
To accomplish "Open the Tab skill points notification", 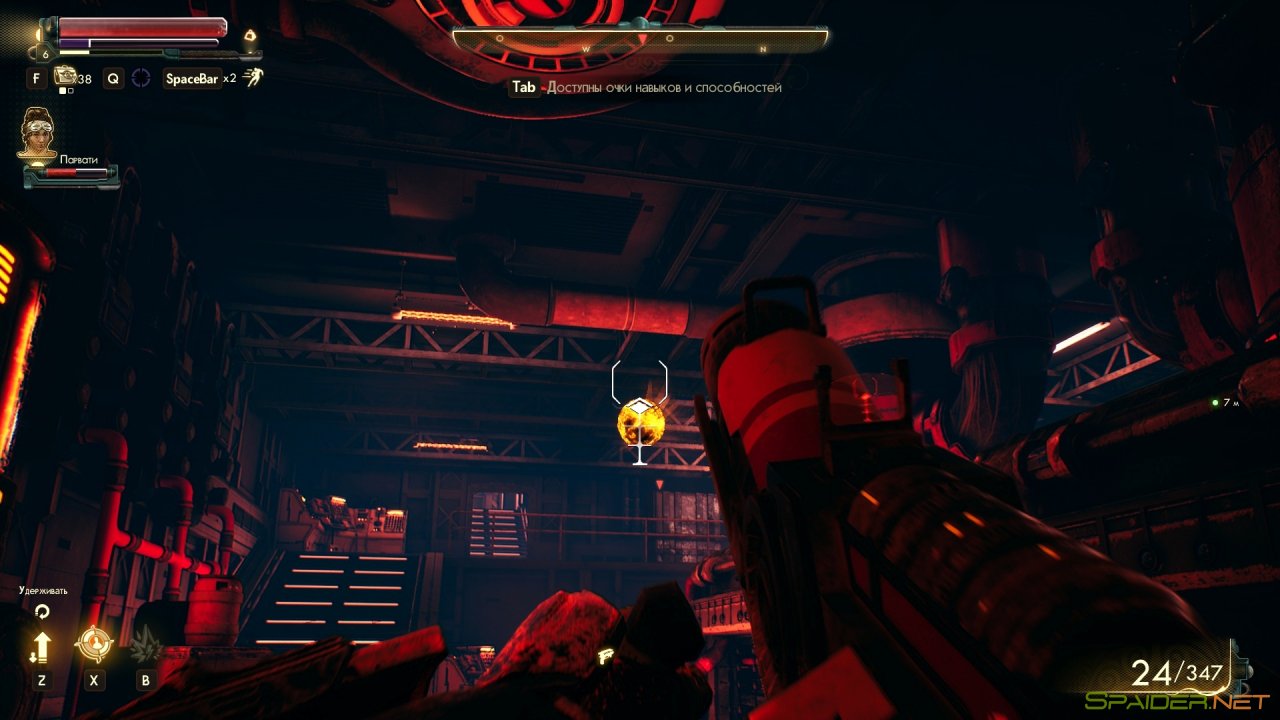I will pos(524,87).
